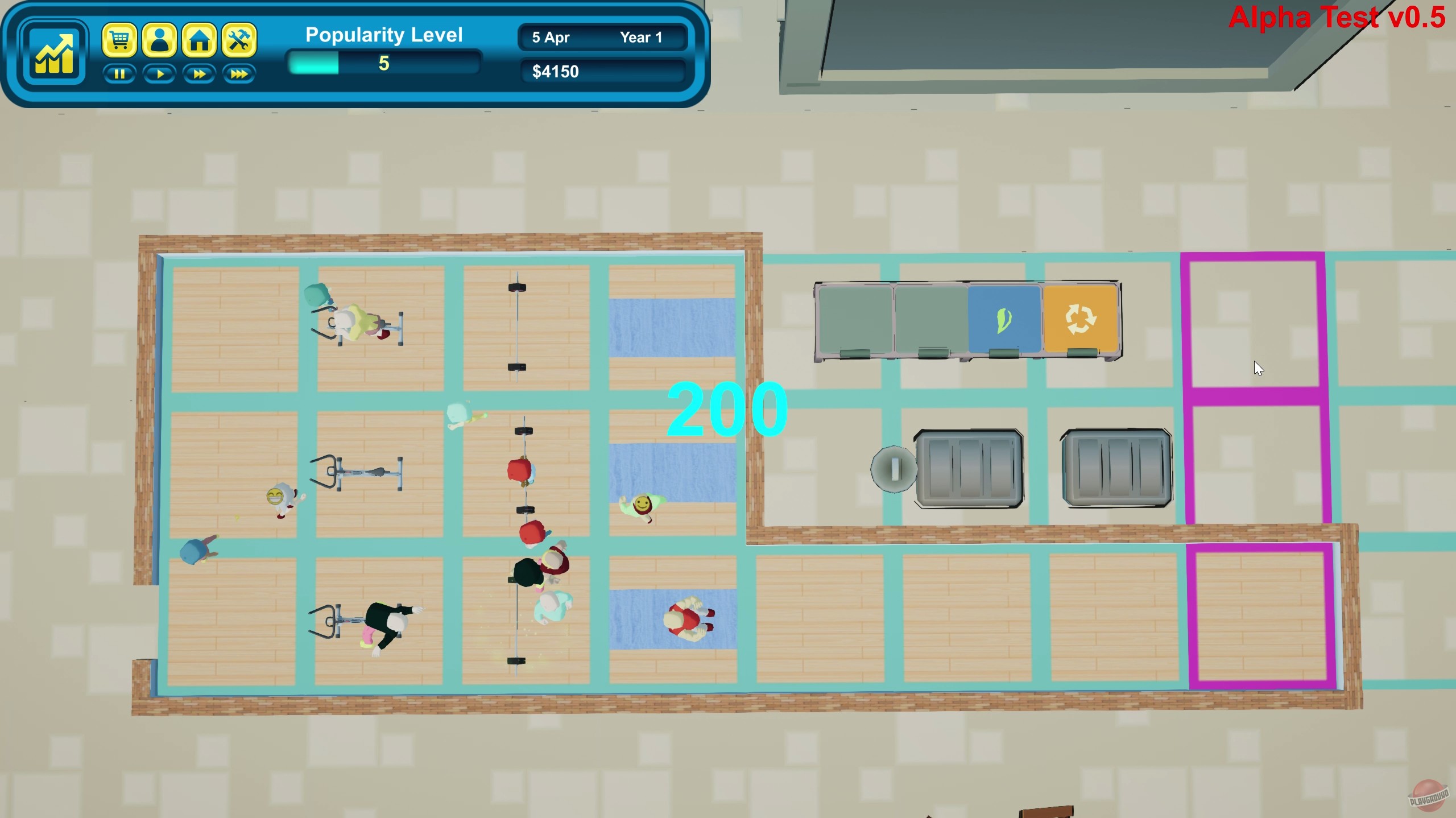Click the red Alpha Test v0.5 label

tap(1336, 18)
